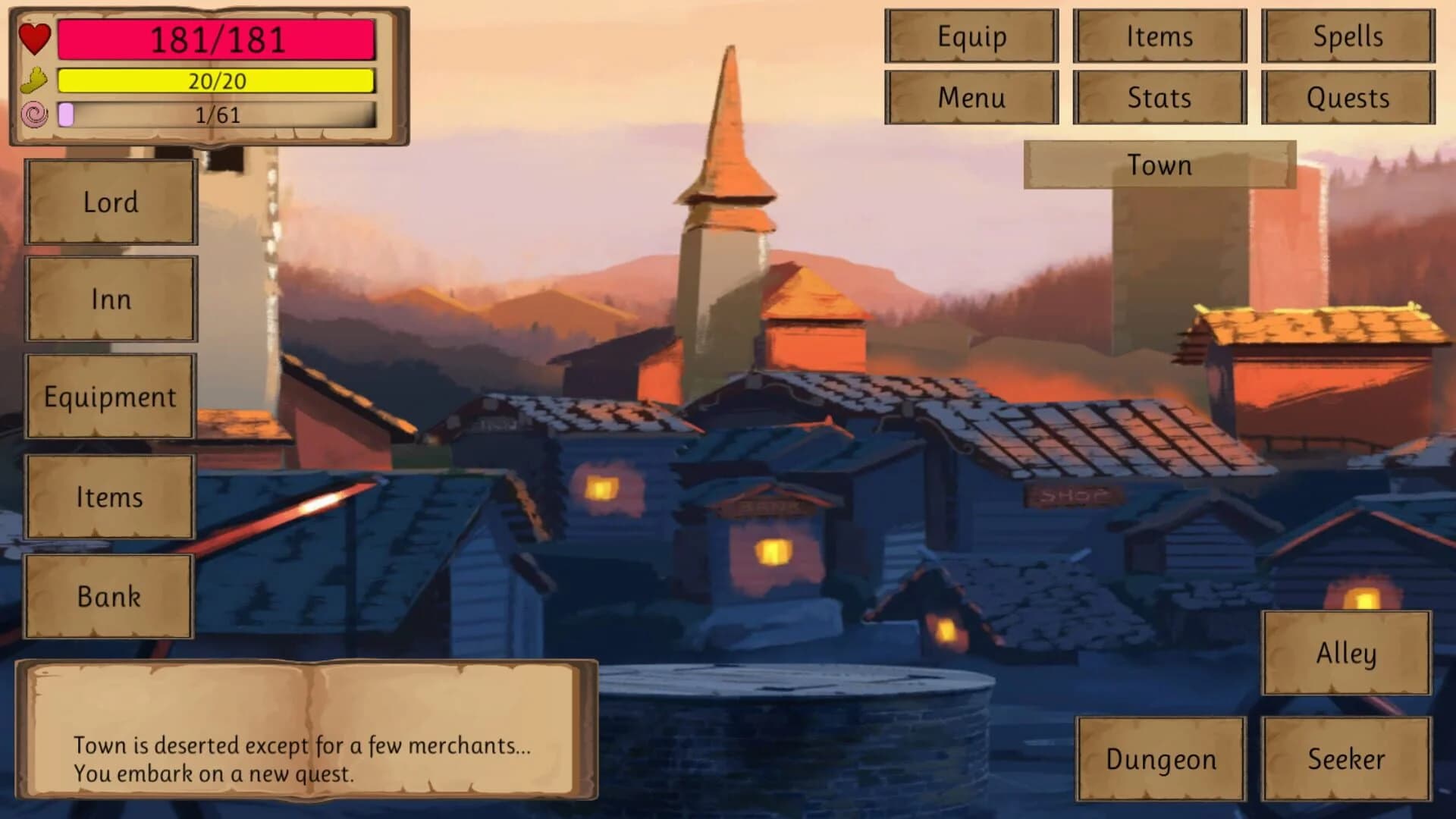Enter the Dungeon
Screen dimensions: 1456x819
(x=1162, y=758)
